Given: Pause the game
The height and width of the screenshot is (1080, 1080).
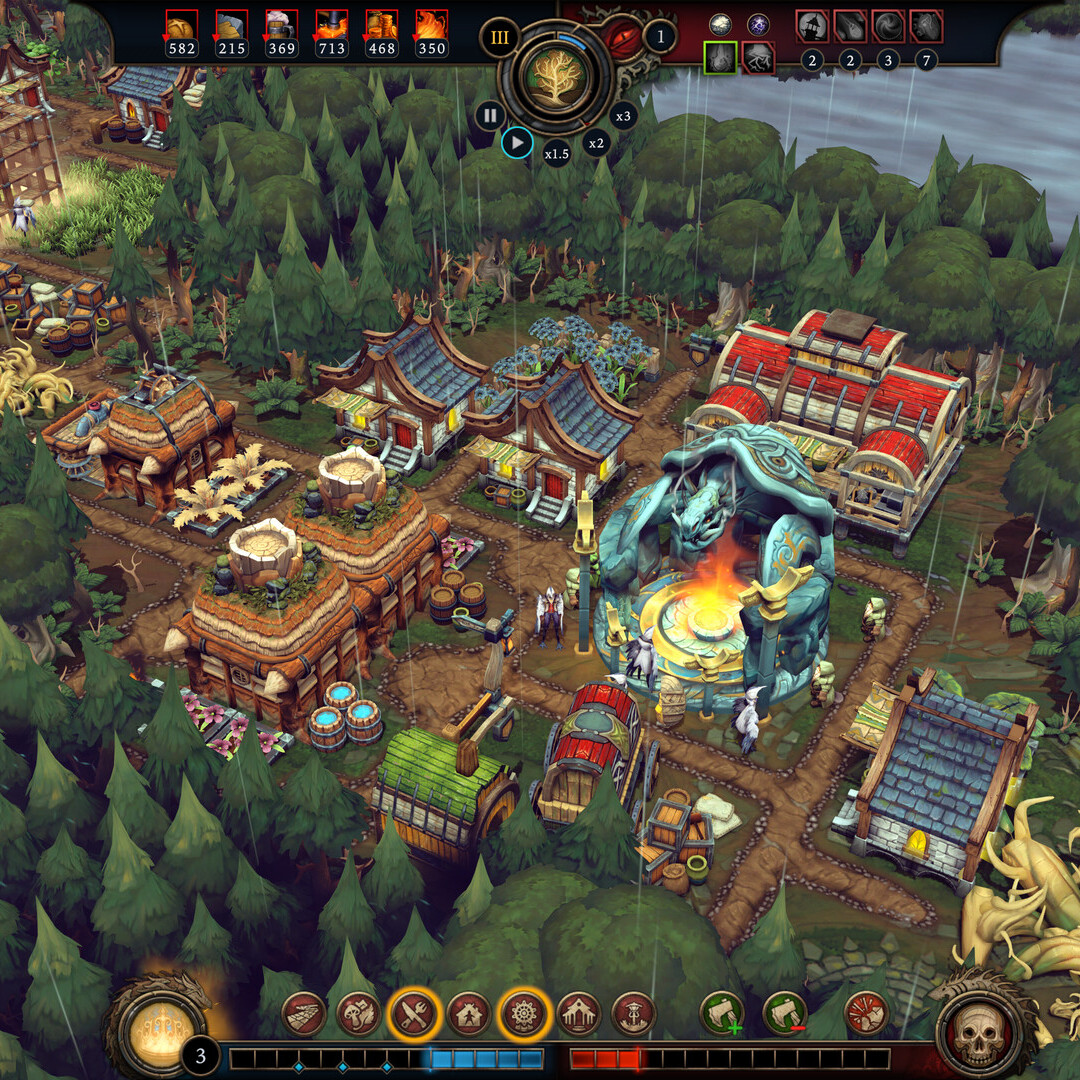Looking at the screenshot, I should click(489, 115).
